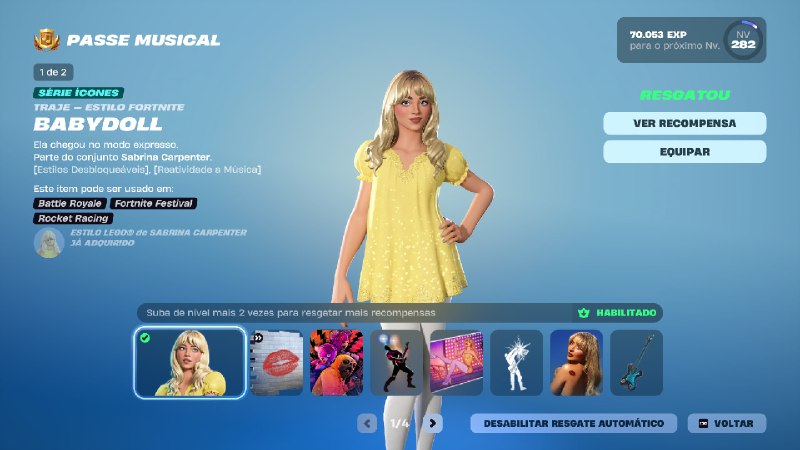Click Desabilitar Resgate Automático
The width and height of the screenshot is (800, 450).
point(573,423)
